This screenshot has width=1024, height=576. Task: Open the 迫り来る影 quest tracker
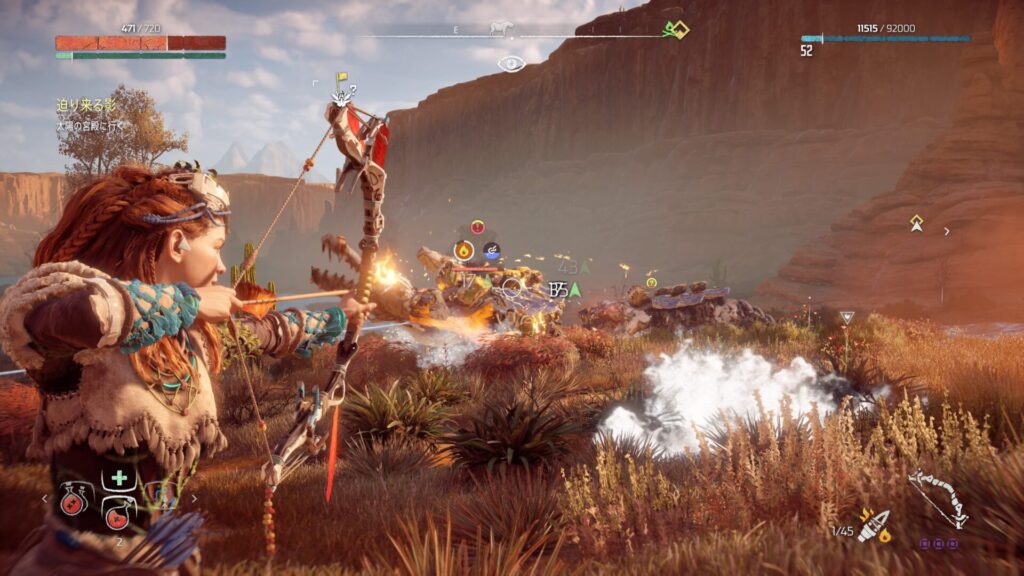(83, 104)
